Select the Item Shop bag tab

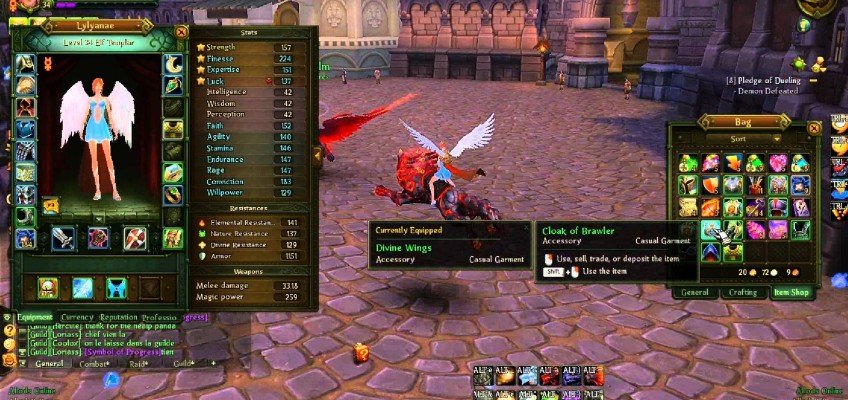pos(790,292)
